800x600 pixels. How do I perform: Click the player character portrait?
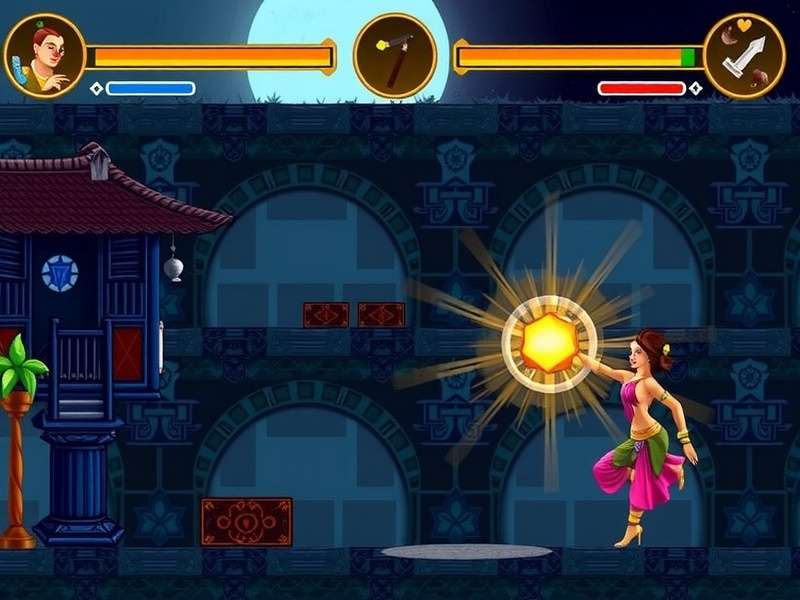pos(44,56)
